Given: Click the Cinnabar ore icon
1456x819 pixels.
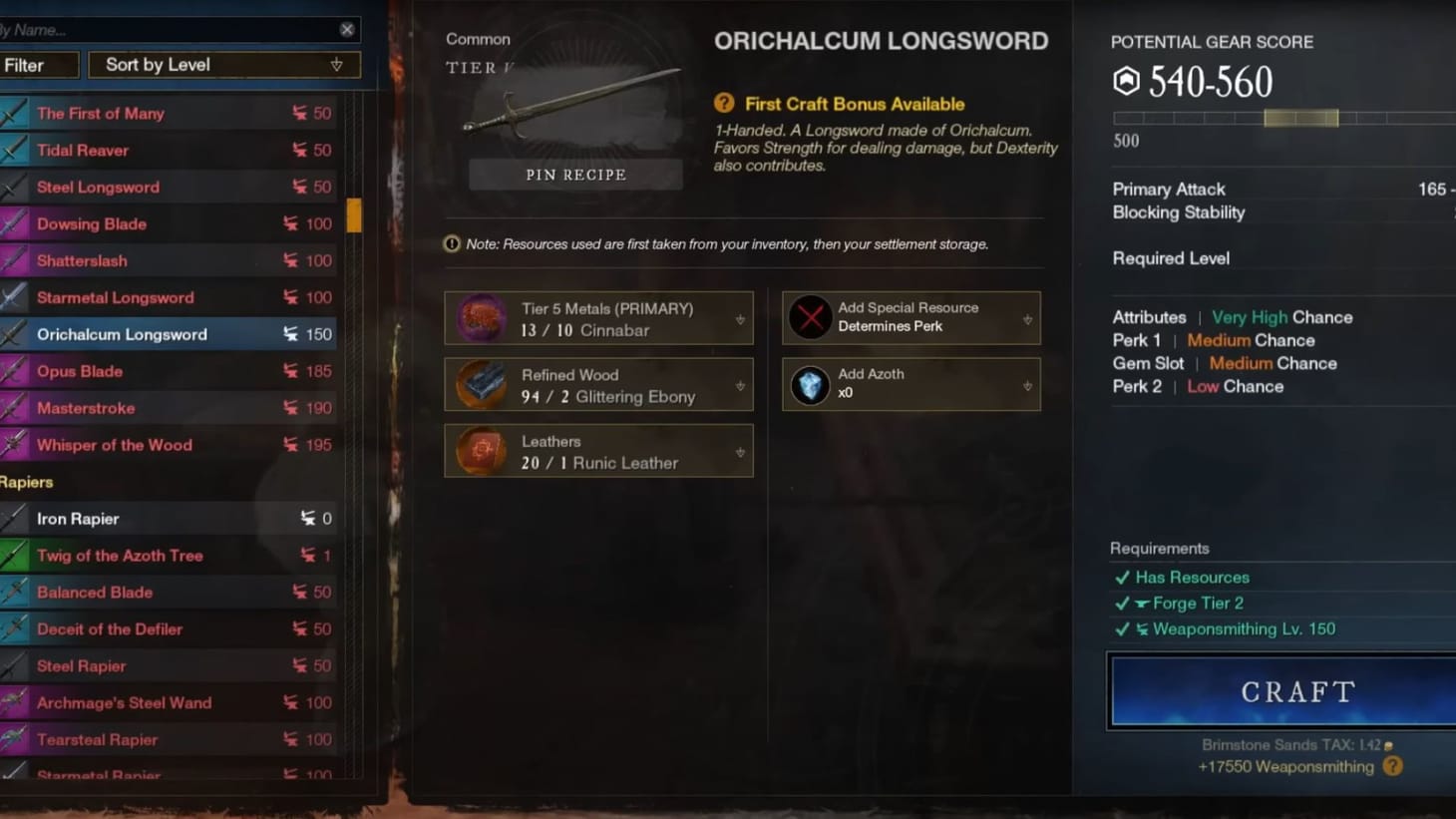Looking at the screenshot, I should pyautogui.click(x=480, y=318).
